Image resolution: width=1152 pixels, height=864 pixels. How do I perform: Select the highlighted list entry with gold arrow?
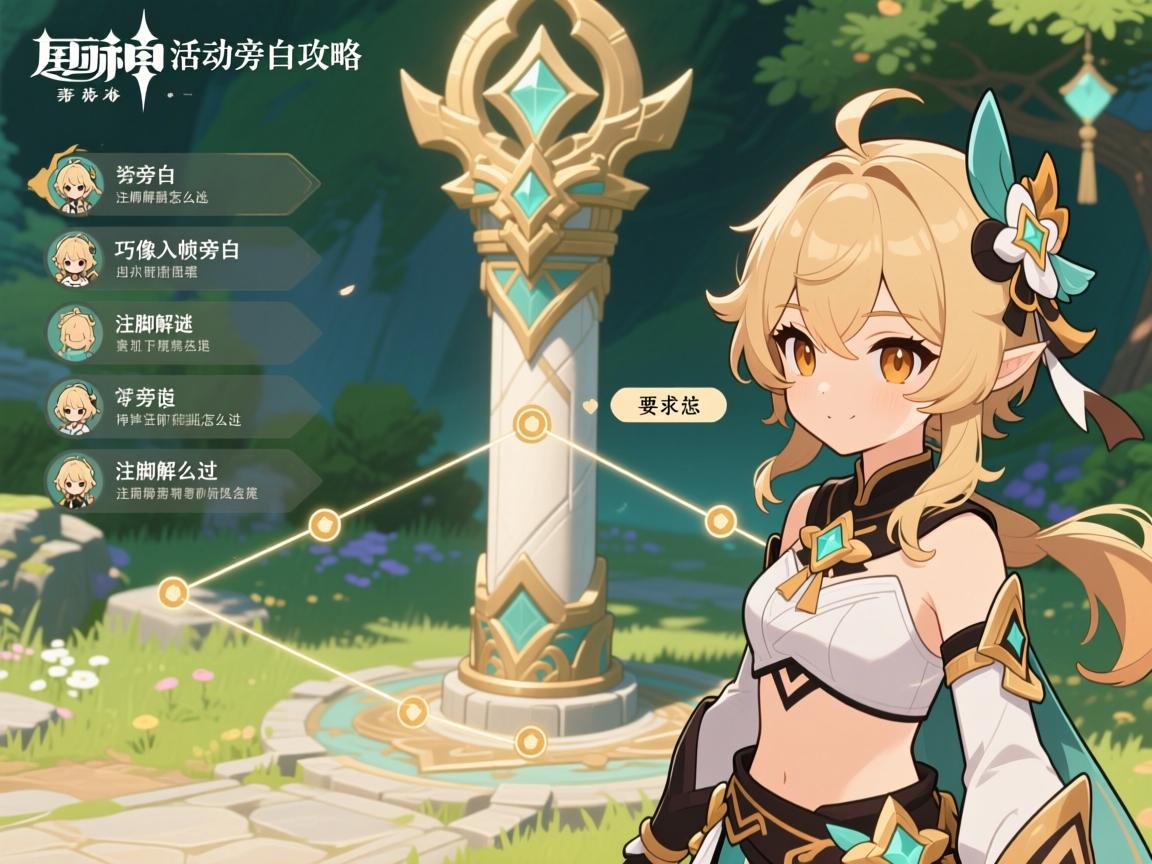click(x=180, y=185)
